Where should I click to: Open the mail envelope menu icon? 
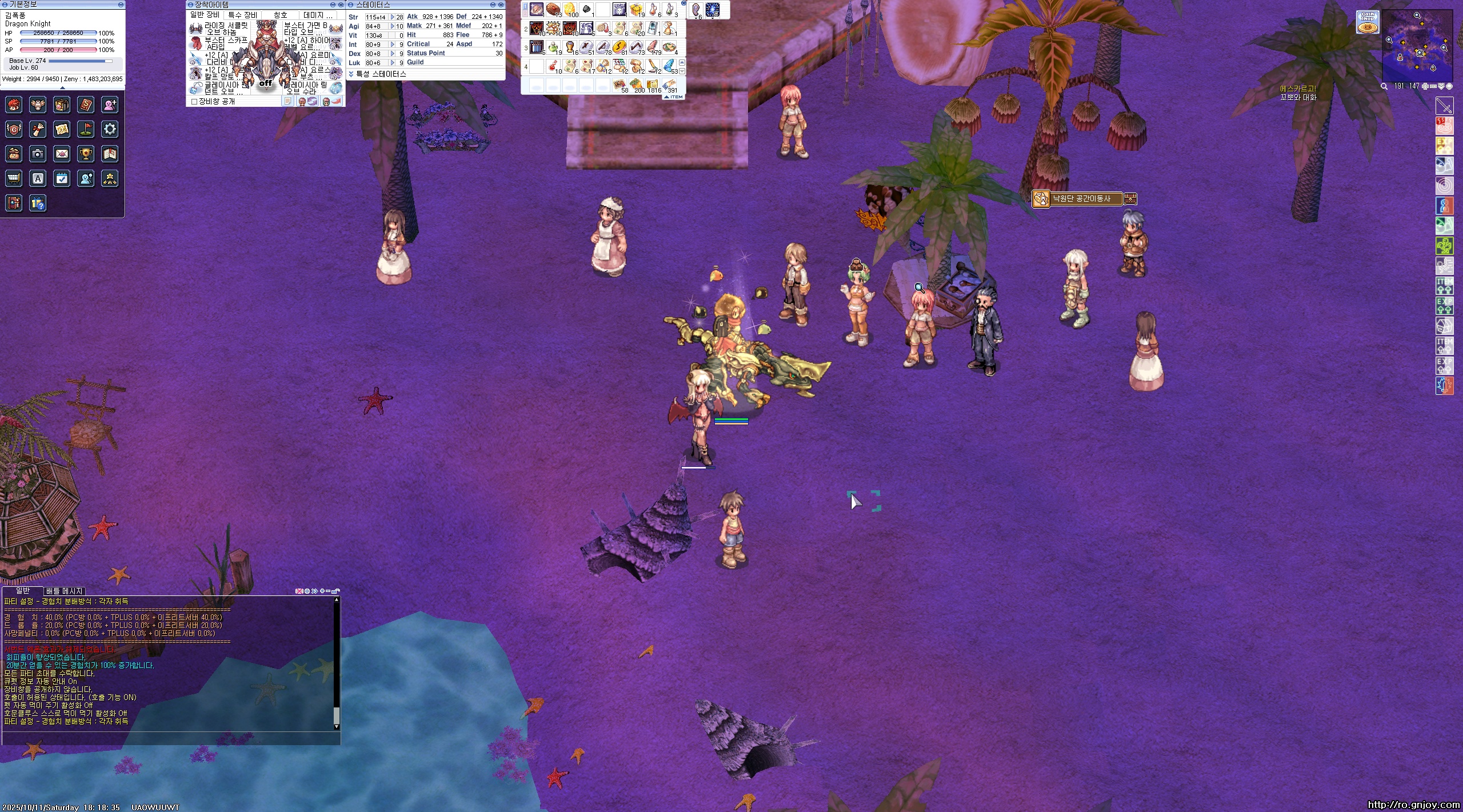pyautogui.click(x=62, y=154)
